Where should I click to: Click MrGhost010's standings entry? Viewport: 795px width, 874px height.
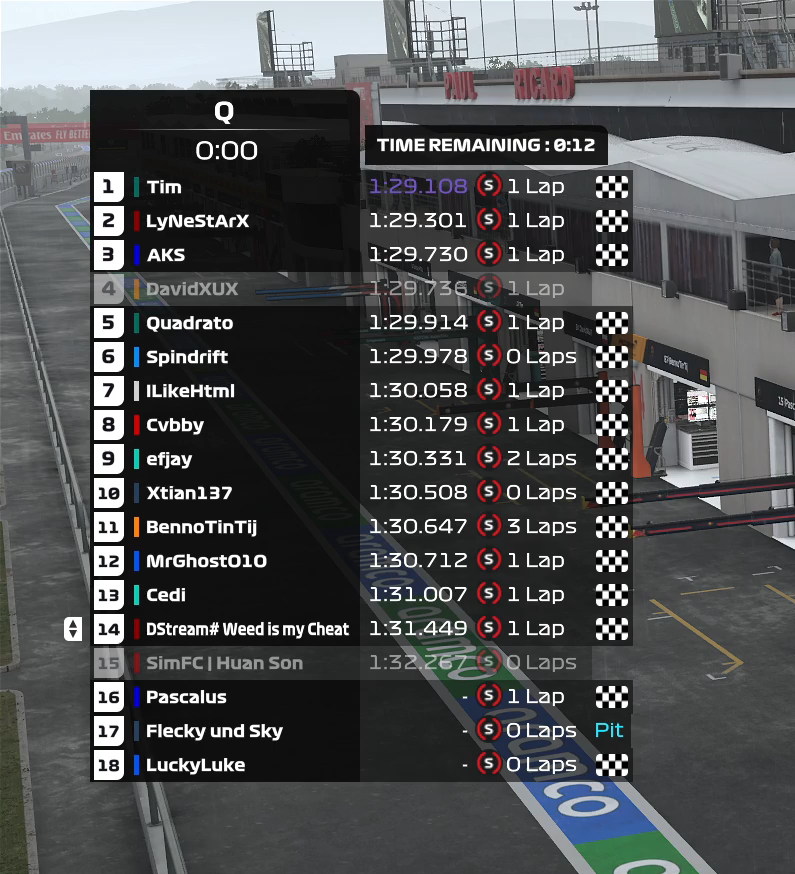[206, 561]
